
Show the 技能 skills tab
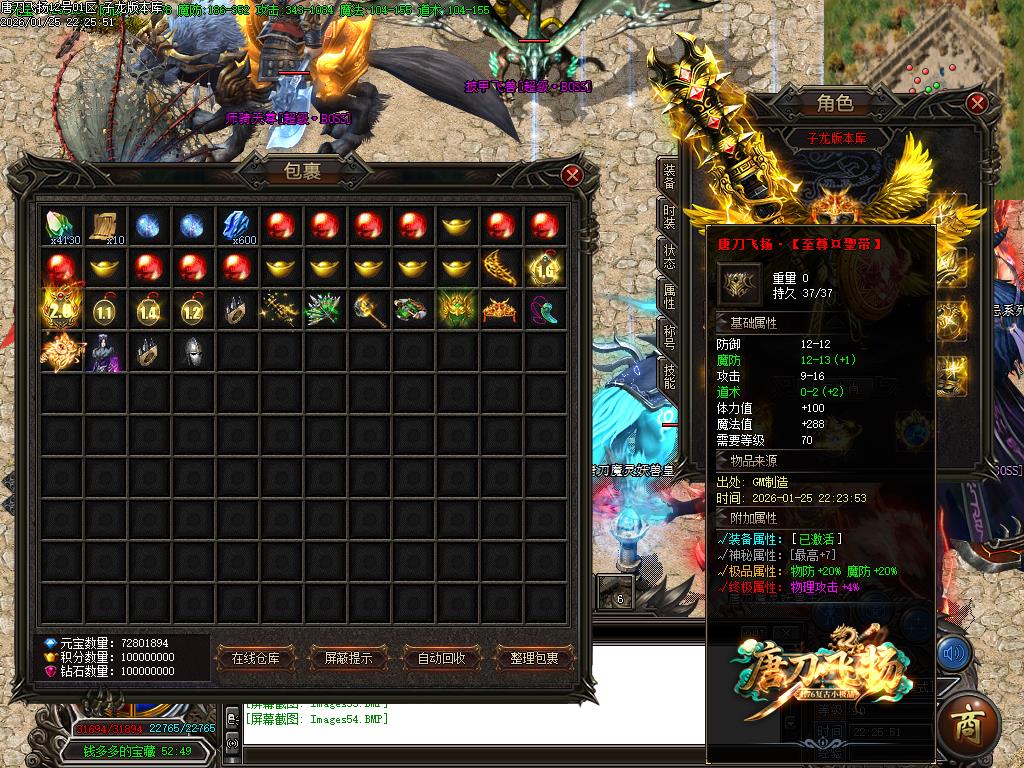pyautogui.click(x=669, y=374)
